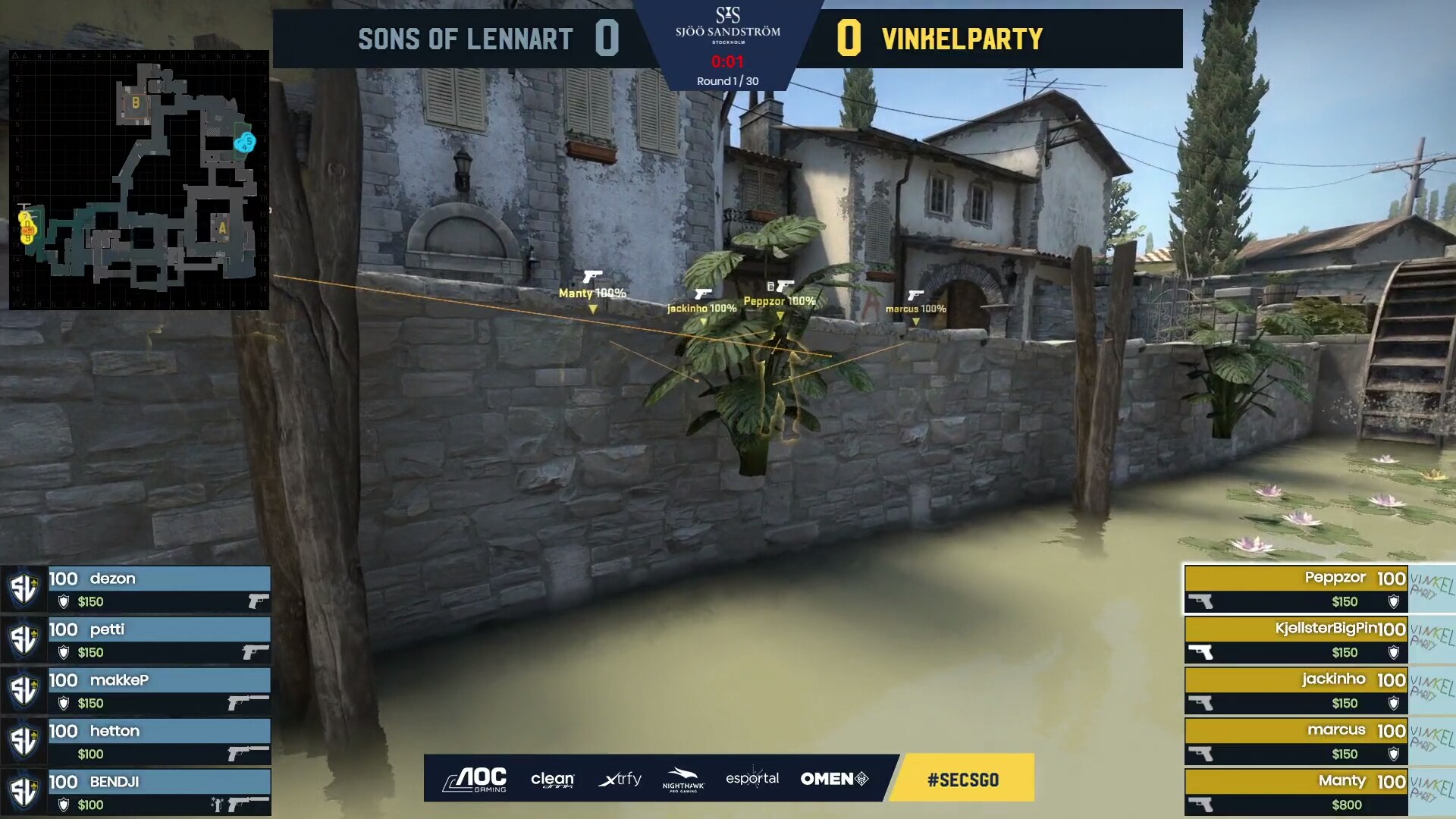Toggle marcus's player marker above the wall
This screenshot has height=819, width=1456.
tap(915, 309)
